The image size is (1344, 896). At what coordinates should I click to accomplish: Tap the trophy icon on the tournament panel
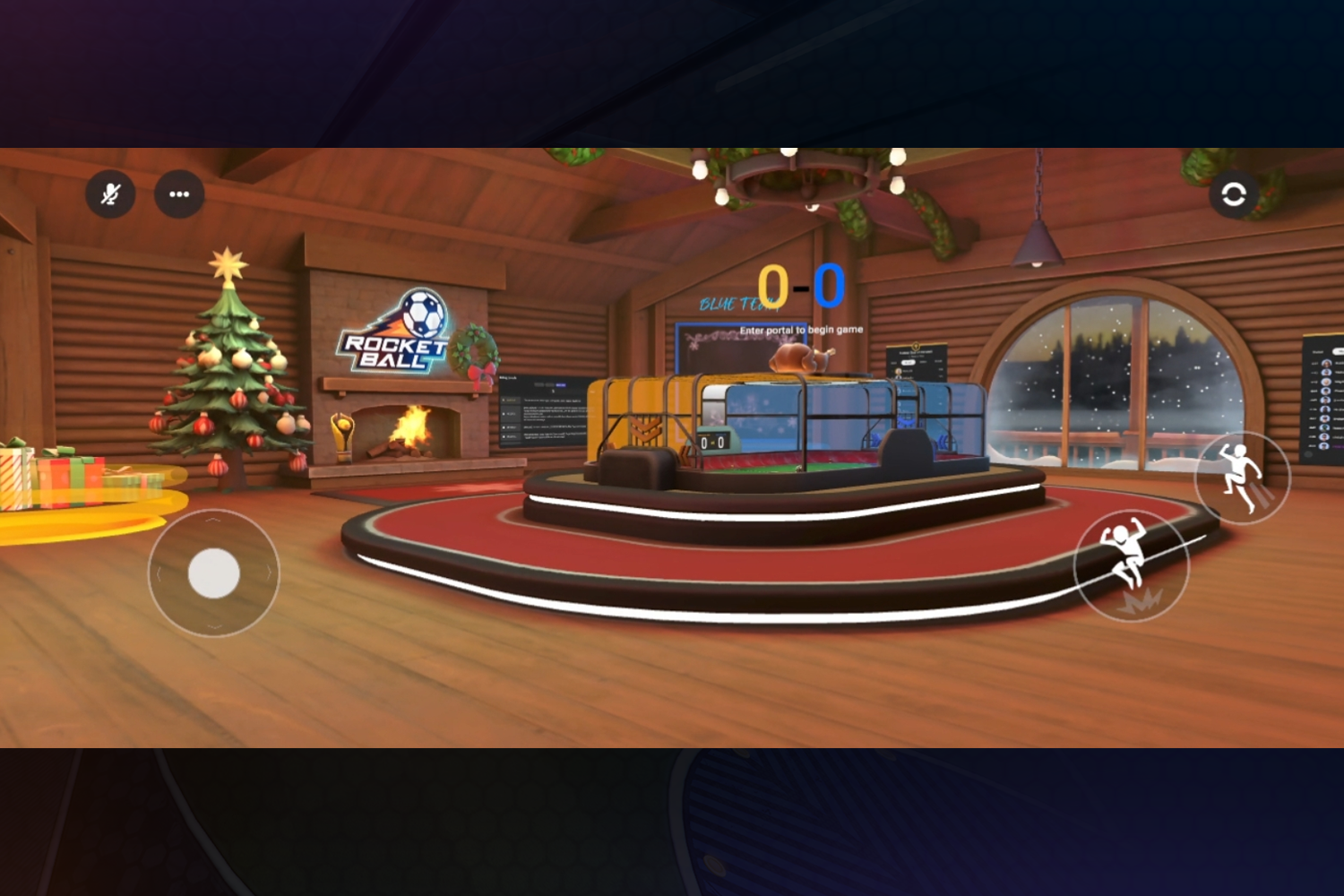[916, 344]
